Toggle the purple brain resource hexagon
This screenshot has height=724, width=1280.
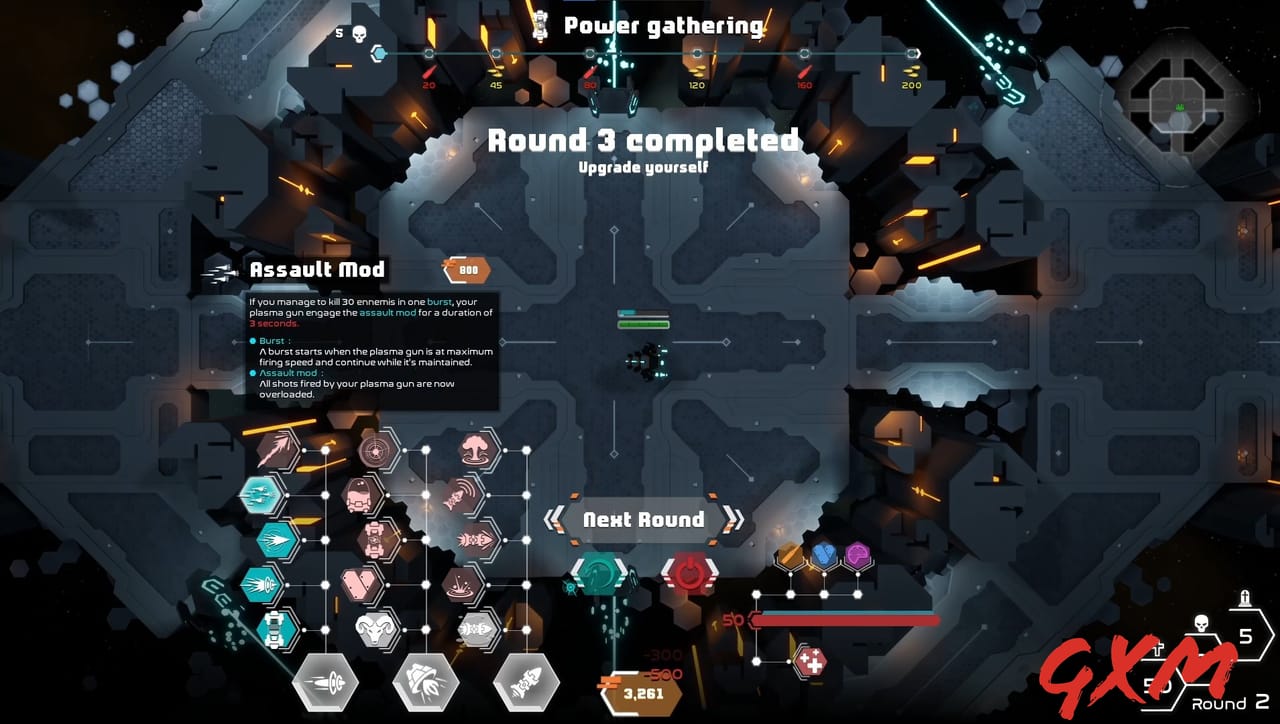point(857,555)
